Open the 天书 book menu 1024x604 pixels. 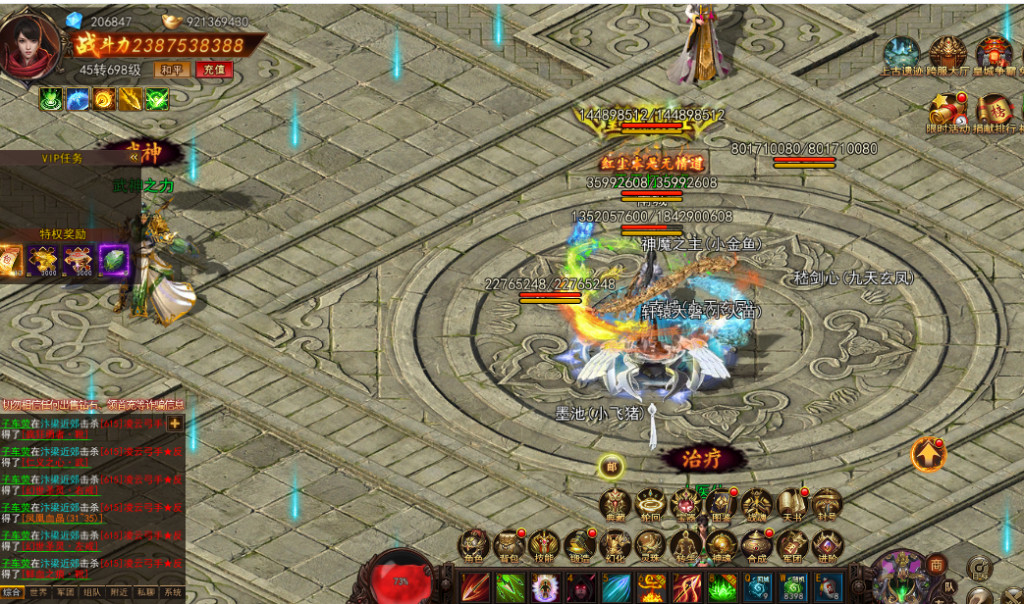[791, 504]
